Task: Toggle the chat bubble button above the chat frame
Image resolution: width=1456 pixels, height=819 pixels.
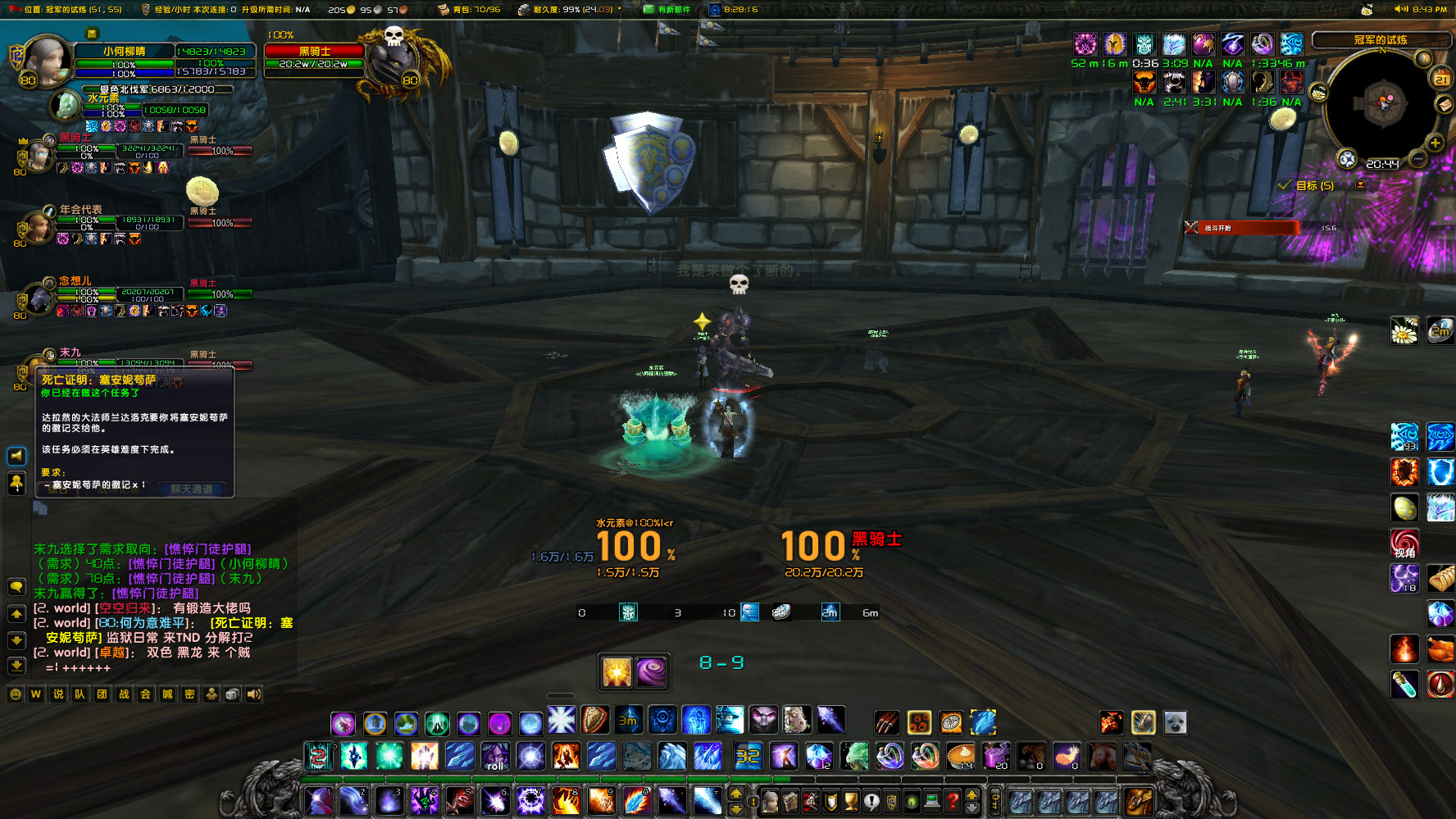Action: tap(16, 586)
